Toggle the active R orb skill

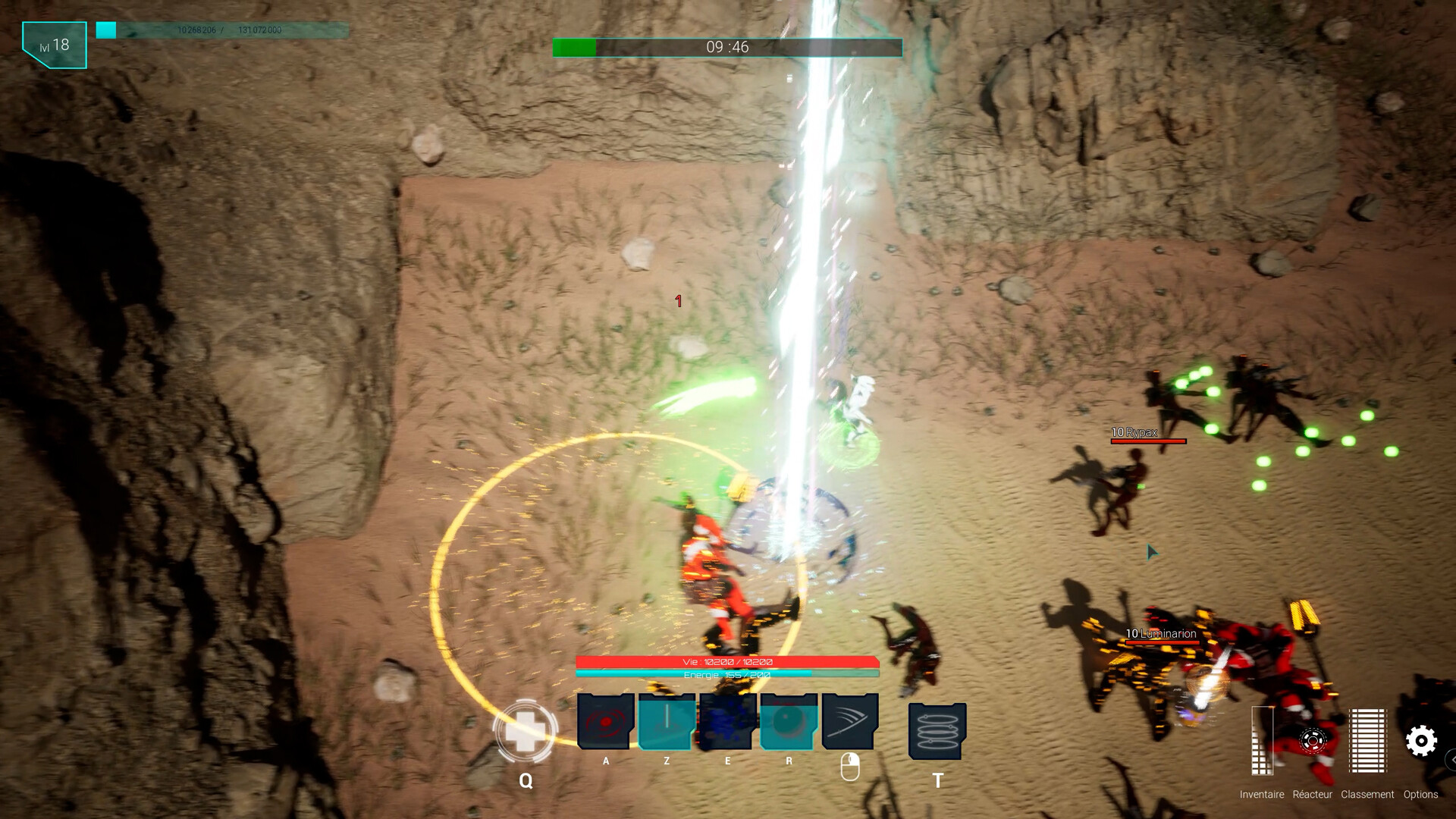tap(787, 722)
